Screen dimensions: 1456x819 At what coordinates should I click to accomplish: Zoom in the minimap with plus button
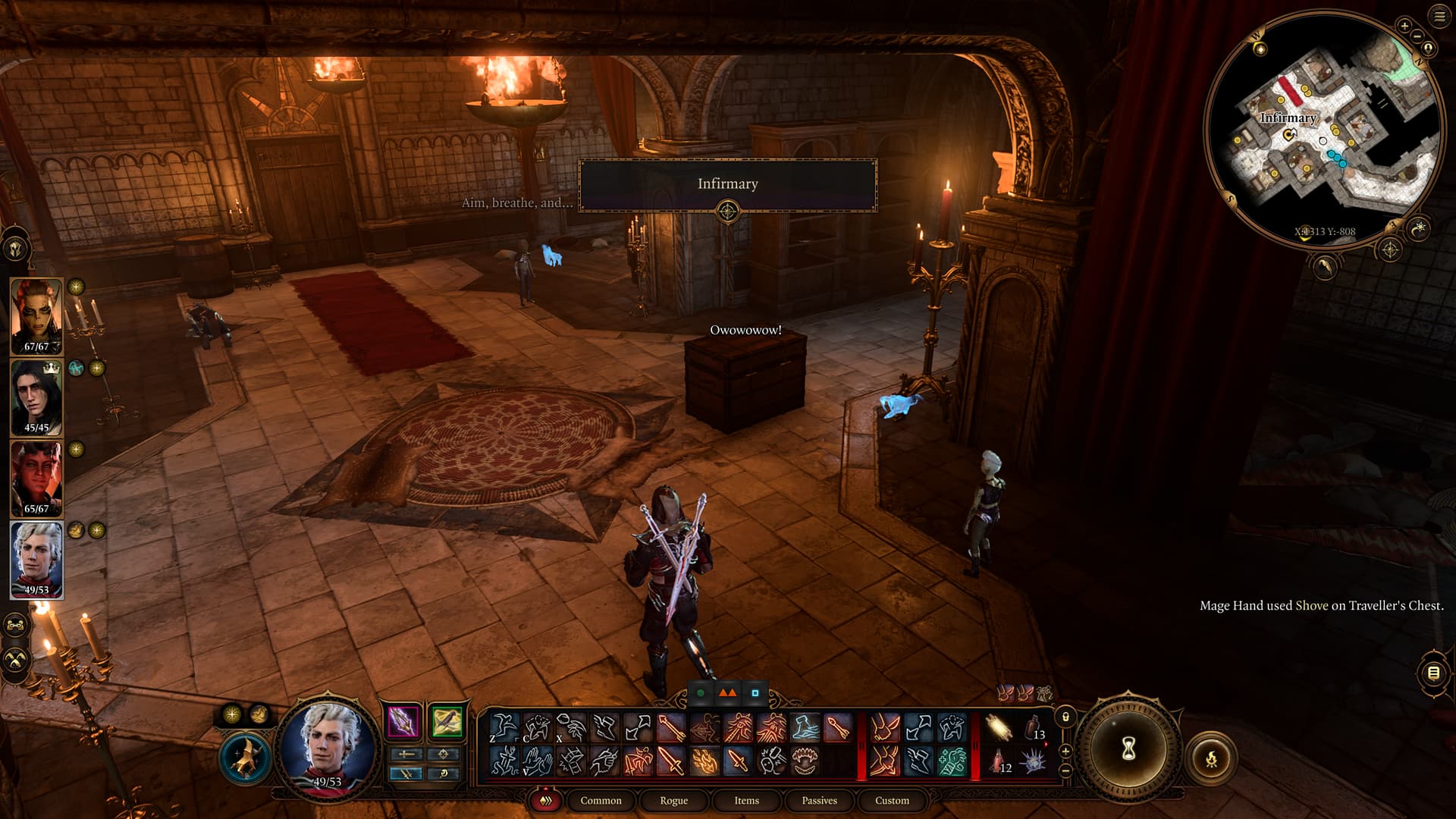(1404, 26)
